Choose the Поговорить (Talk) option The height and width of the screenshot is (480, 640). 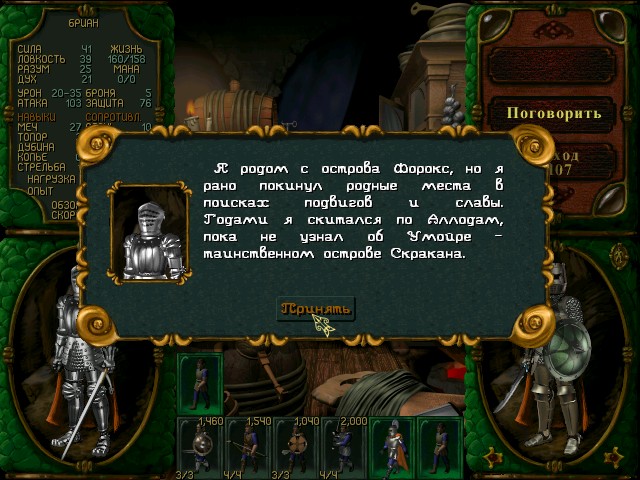[555, 112]
